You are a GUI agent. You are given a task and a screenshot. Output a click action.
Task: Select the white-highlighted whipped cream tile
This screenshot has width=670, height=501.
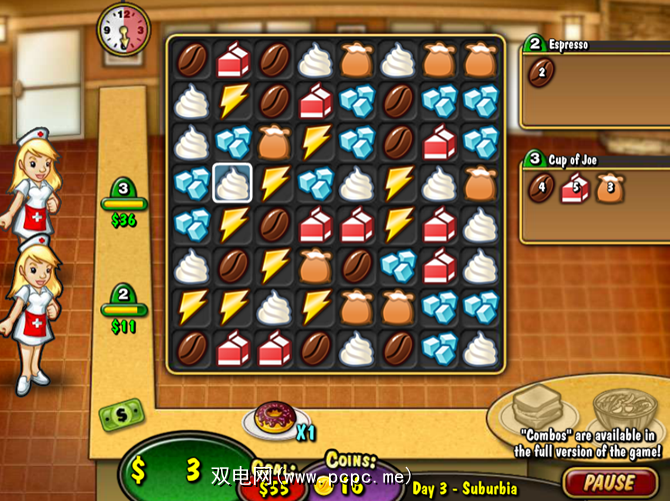click(x=232, y=183)
